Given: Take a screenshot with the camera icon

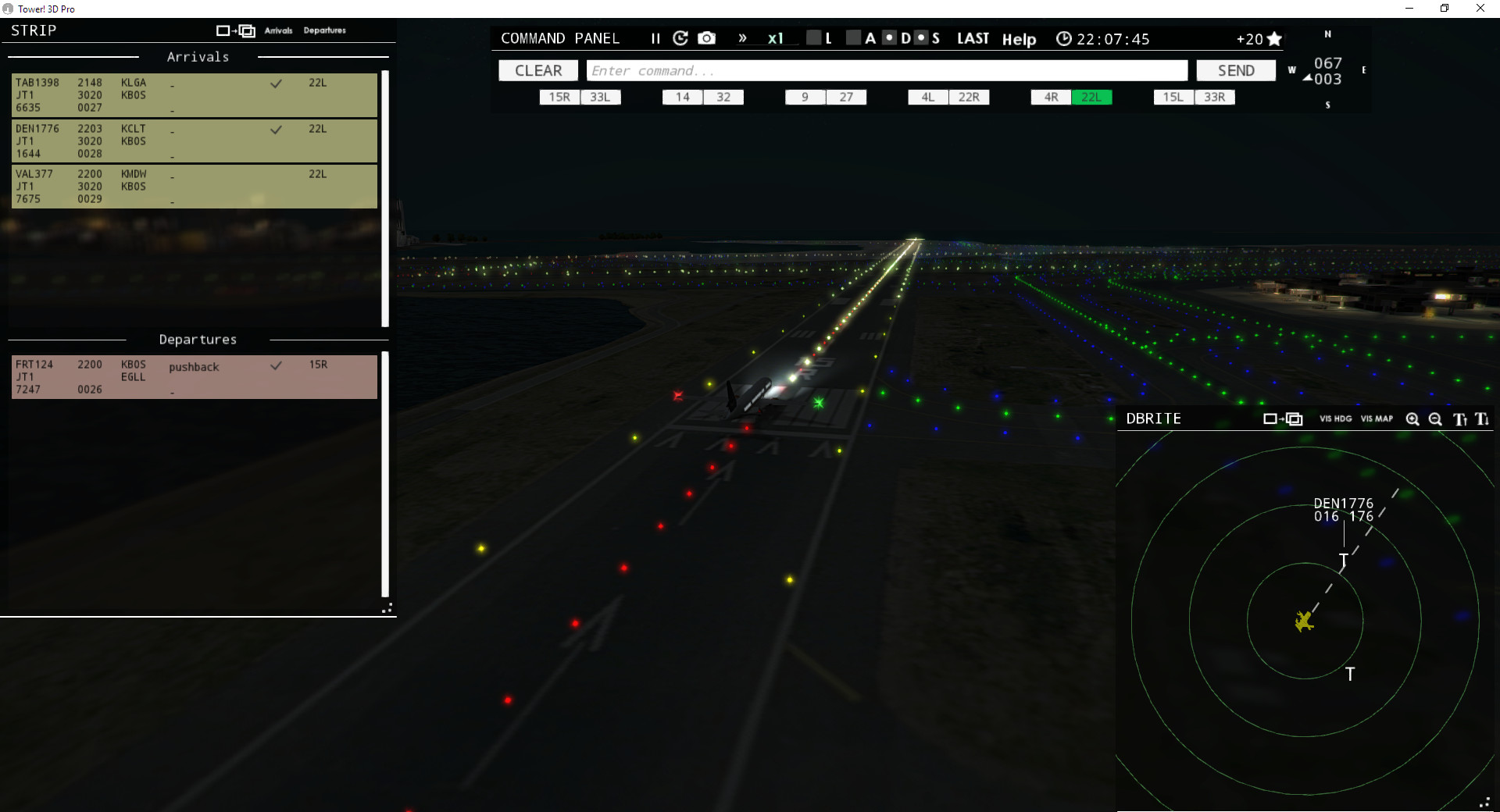Looking at the screenshot, I should coord(707,37).
